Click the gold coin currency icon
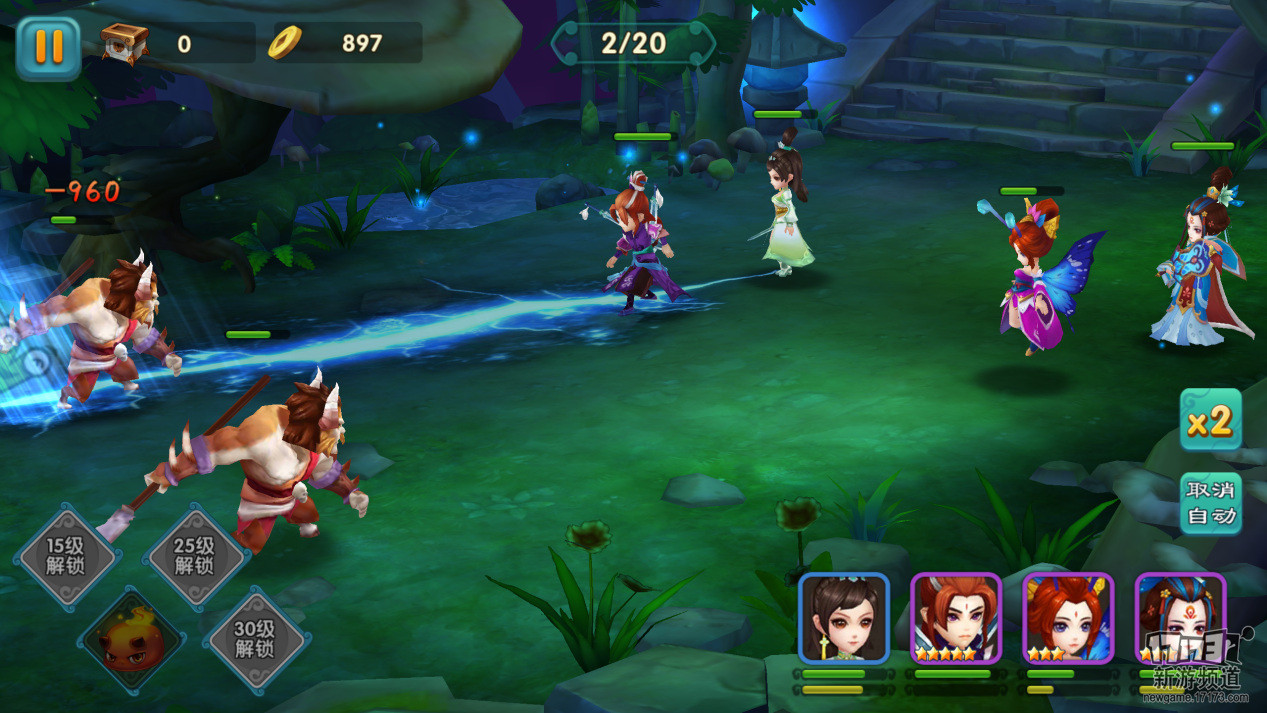The height and width of the screenshot is (713, 1267). click(x=285, y=42)
